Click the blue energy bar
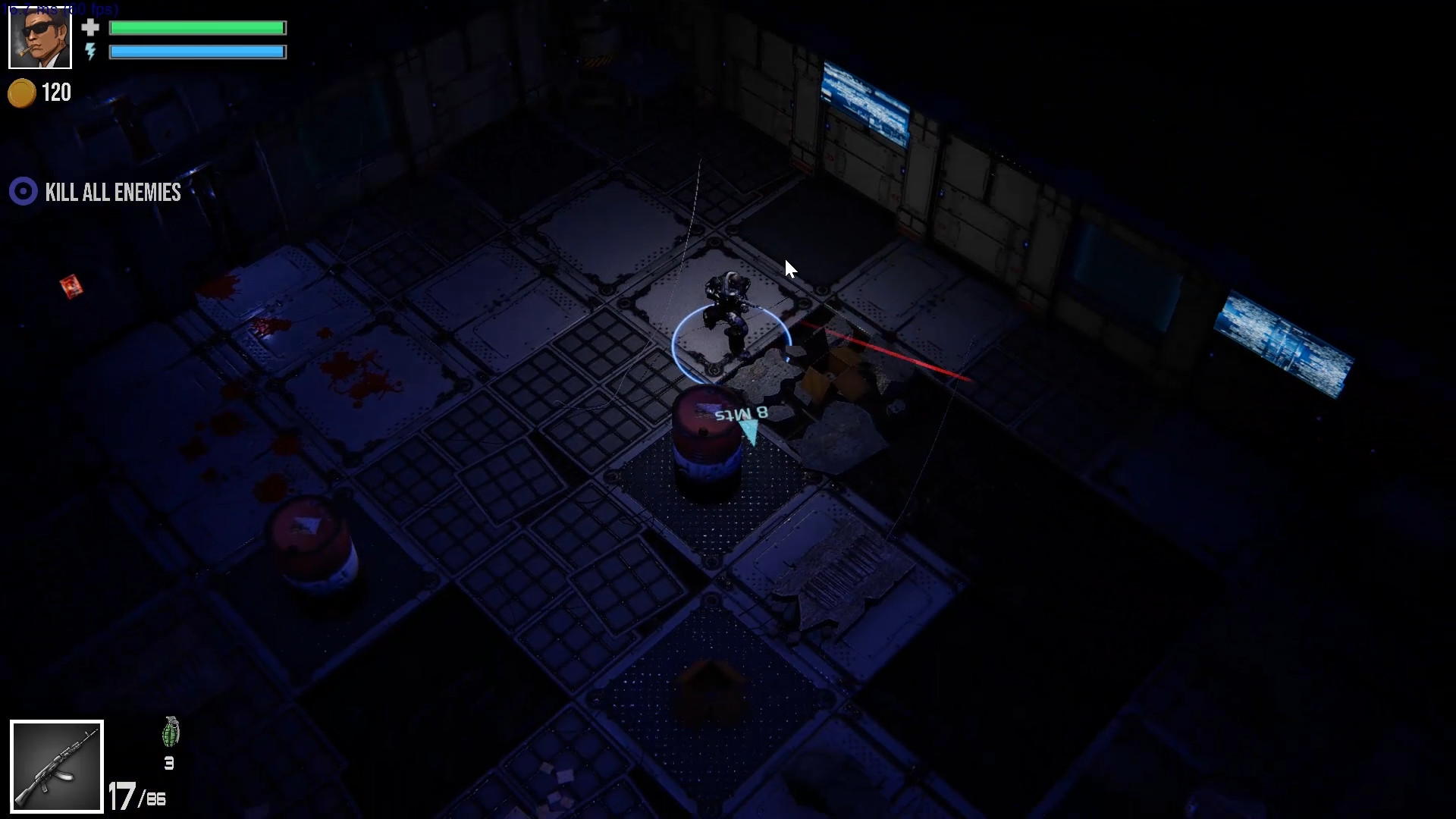 [197, 52]
